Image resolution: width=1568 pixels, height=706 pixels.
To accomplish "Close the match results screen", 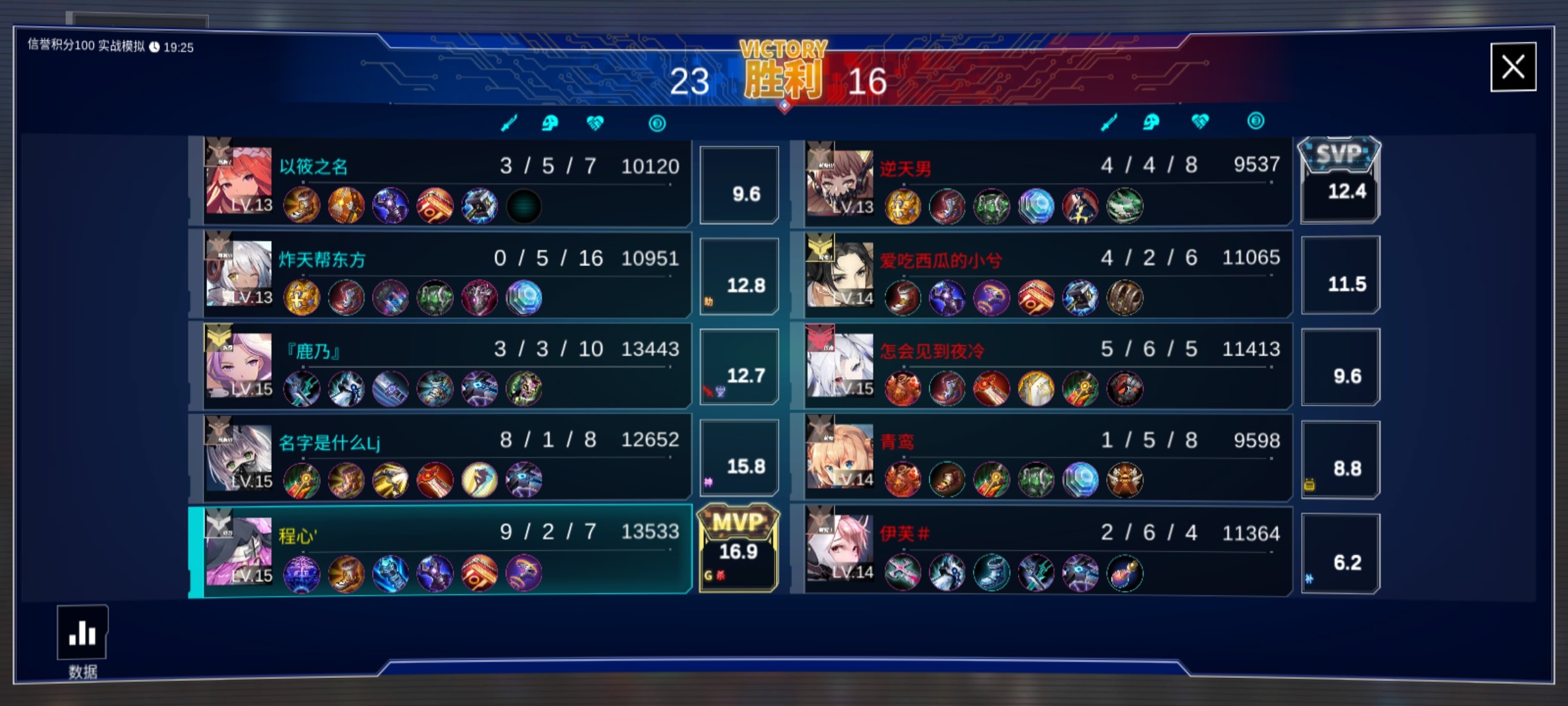I will pyautogui.click(x=1512, y=67).
